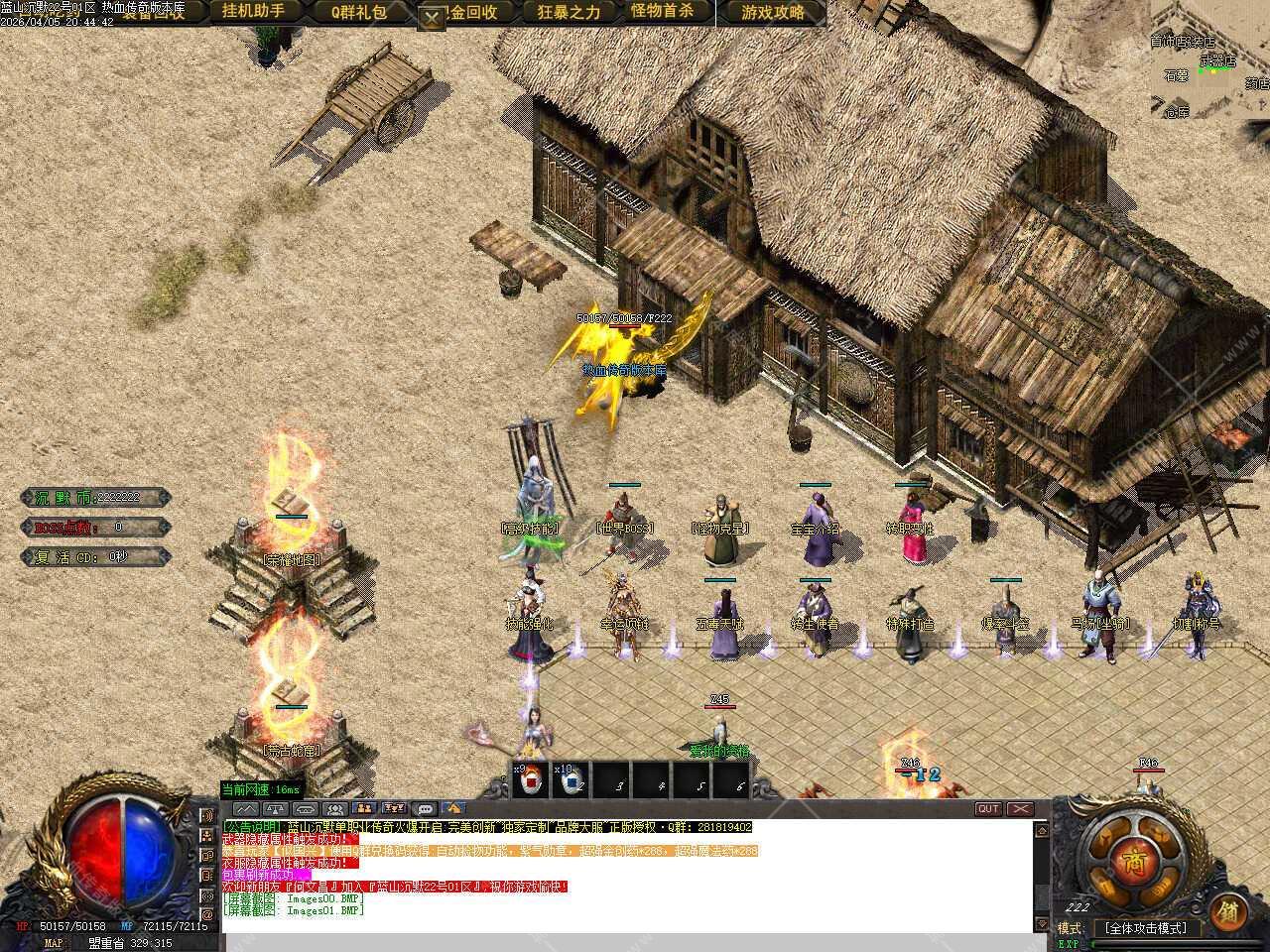Select the @ private chat filter icon
1270x952 pixels.
tap(207, 914)
